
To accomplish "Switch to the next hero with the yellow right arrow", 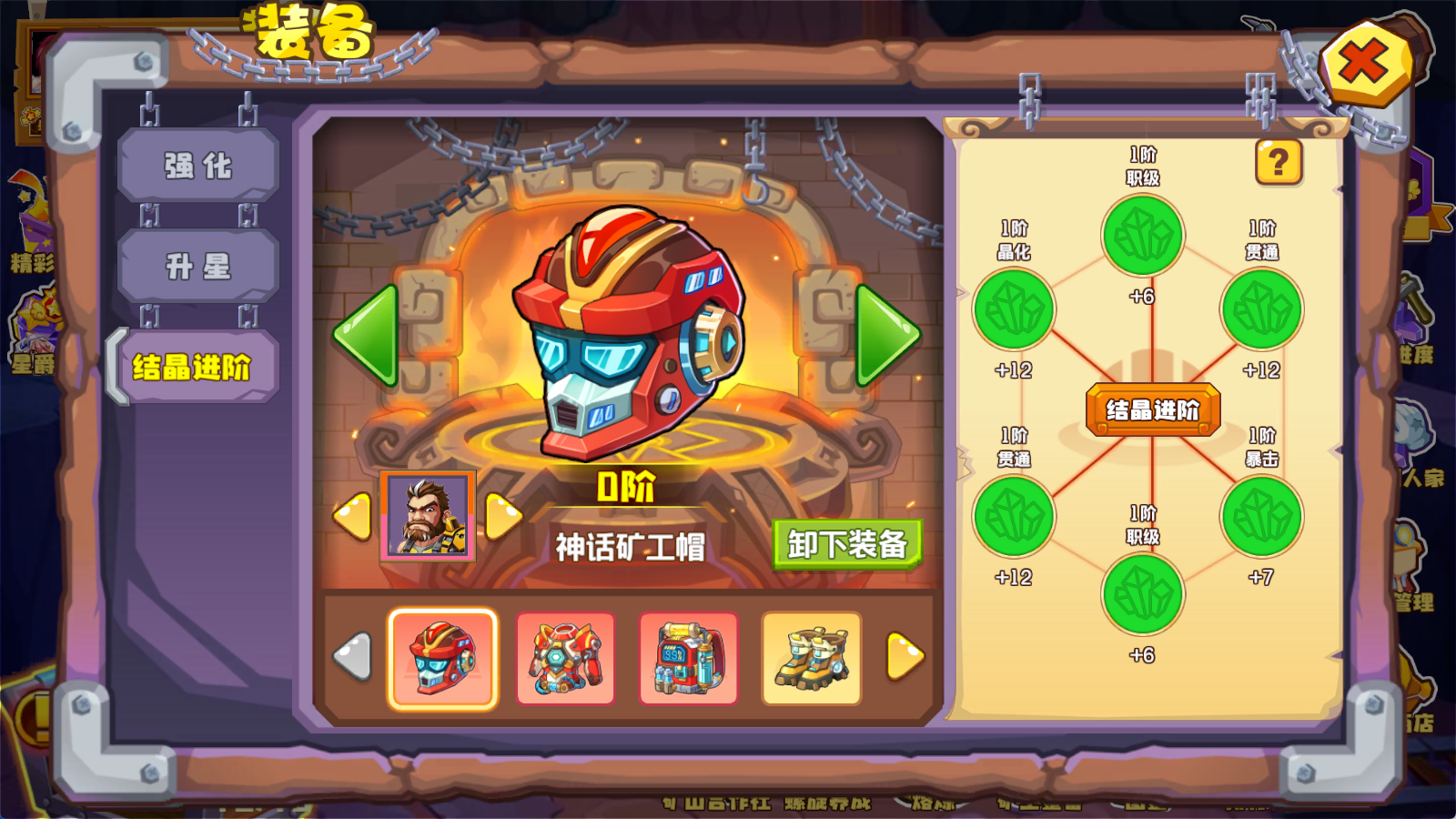I will pyautogui.click(x=502, y=516).
